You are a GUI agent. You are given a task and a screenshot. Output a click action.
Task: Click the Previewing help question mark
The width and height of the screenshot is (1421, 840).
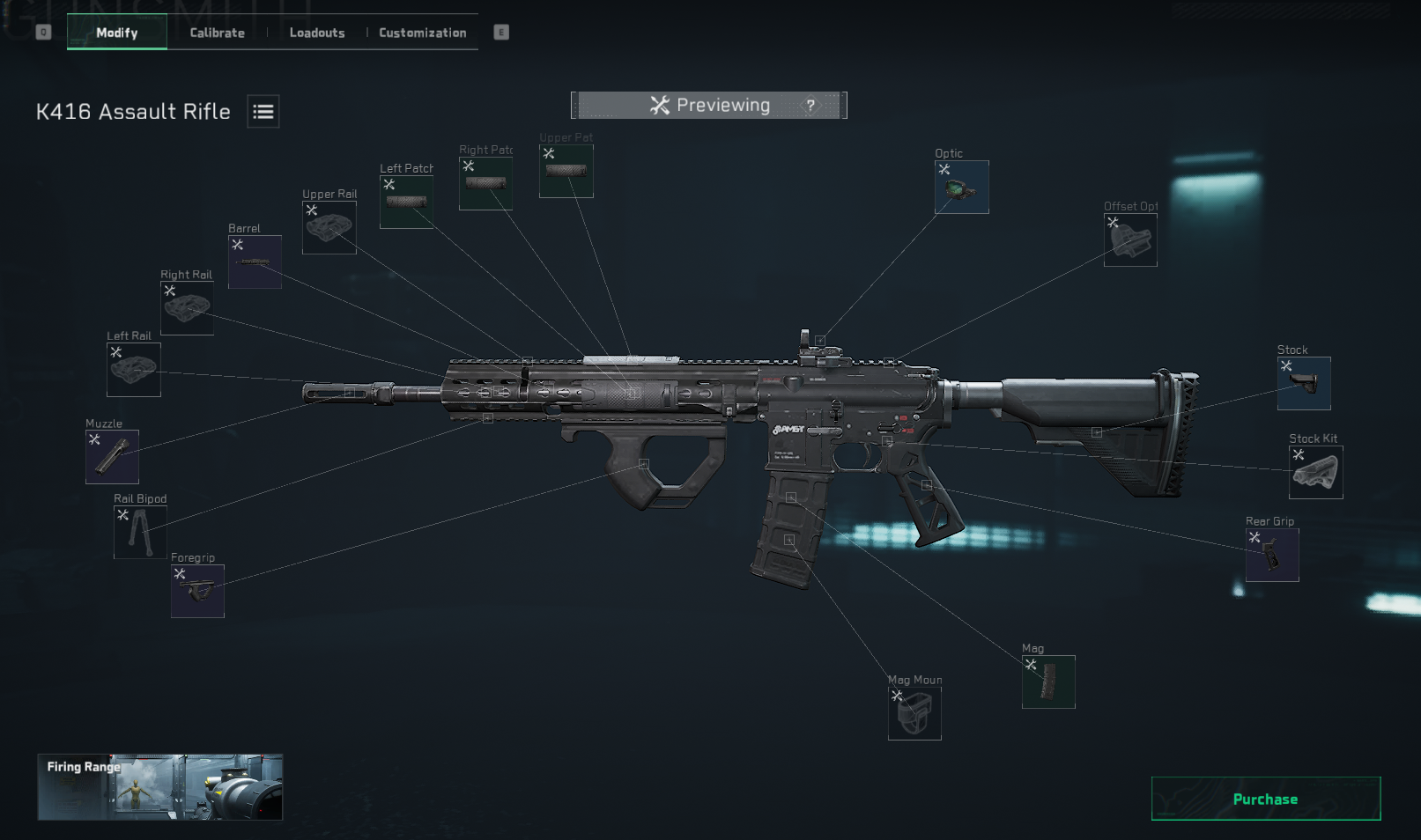coord(810,106)
